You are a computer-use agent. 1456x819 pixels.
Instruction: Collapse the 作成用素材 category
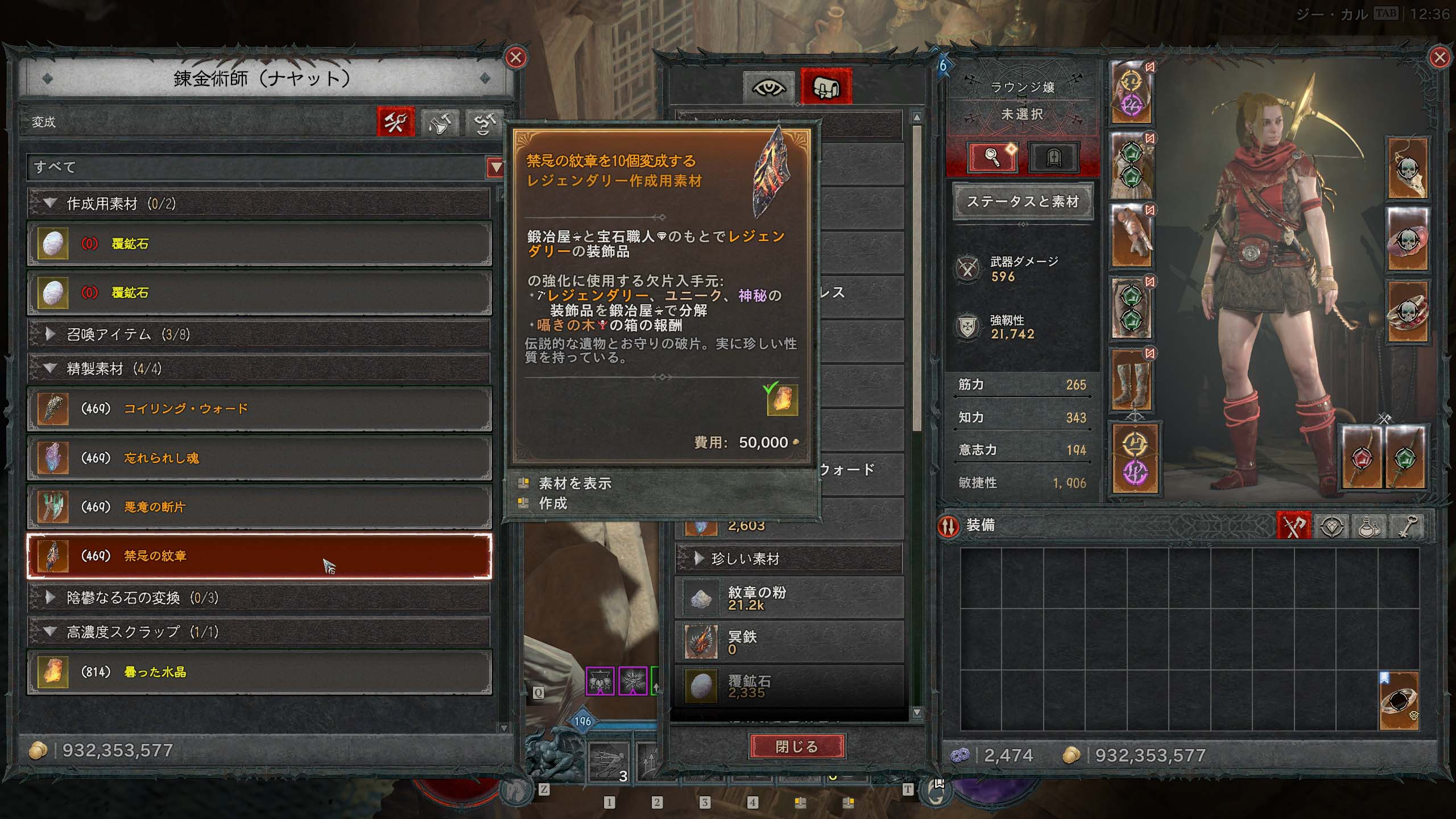pos(50,204)
